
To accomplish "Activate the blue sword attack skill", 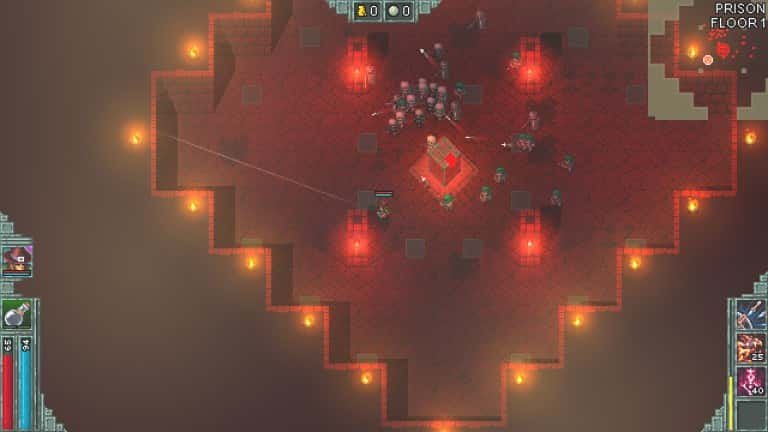I will (750, 315).
